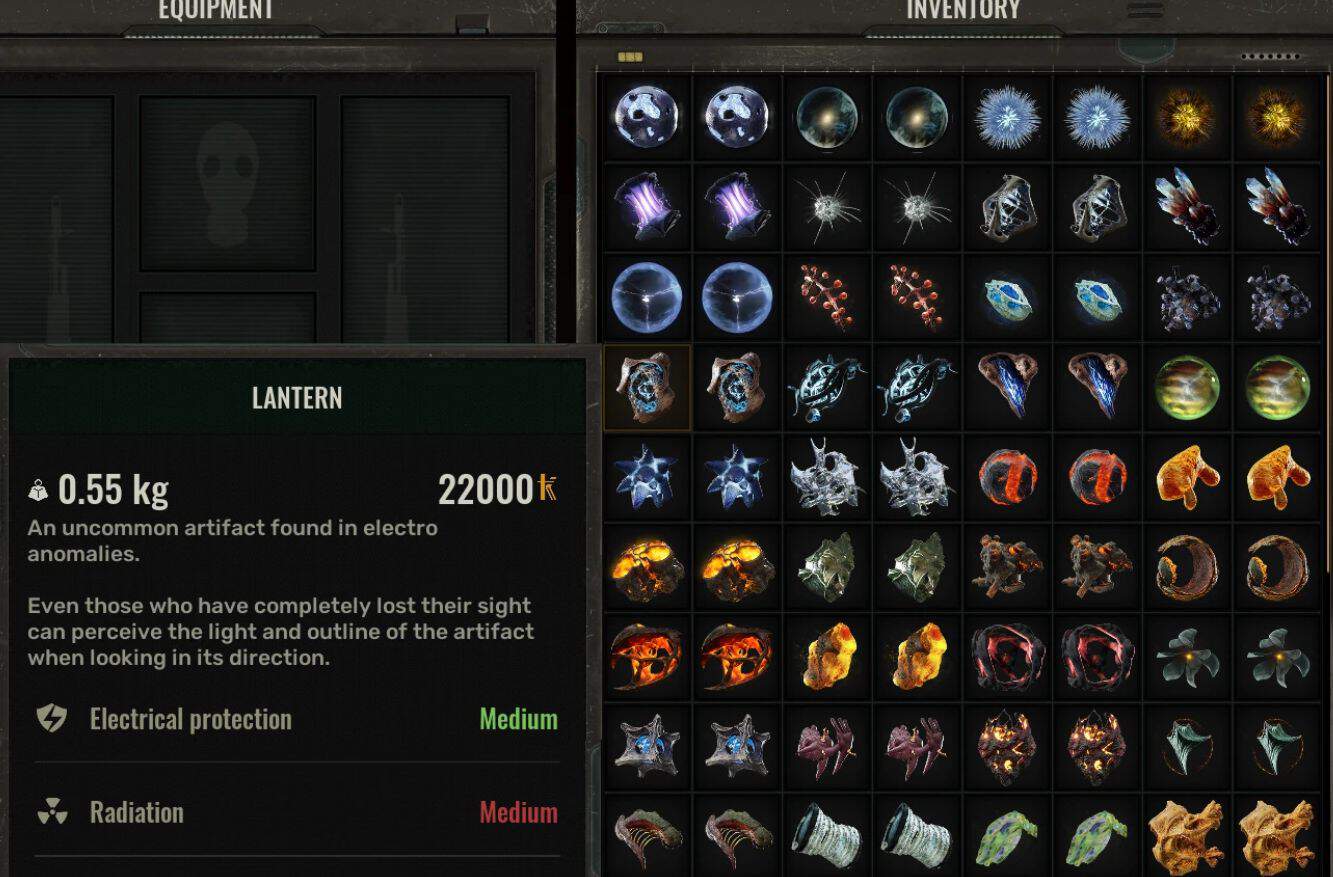Screen dimensions: 1333x877
Task: Click the weight icon next to 0.55 kg
Action: pyautogui.click(x=37, y=491)
